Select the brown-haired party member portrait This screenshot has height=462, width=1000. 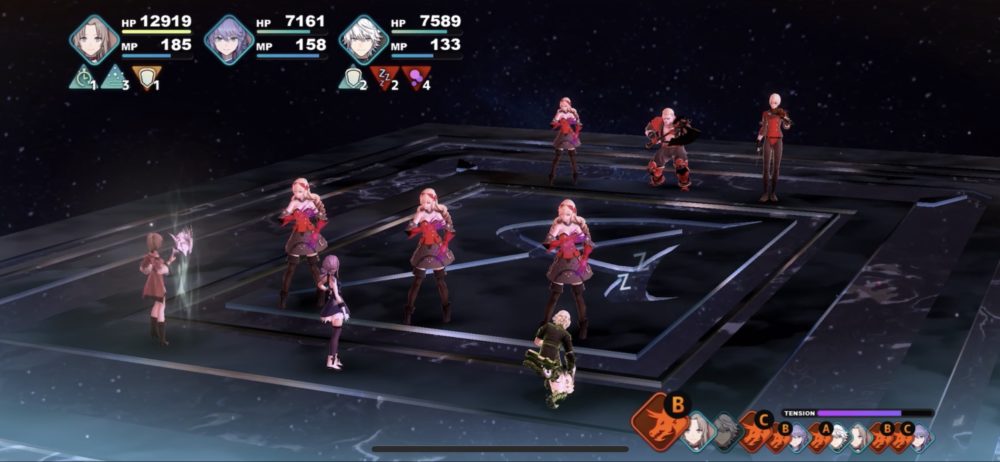click(x=94, y=40)
